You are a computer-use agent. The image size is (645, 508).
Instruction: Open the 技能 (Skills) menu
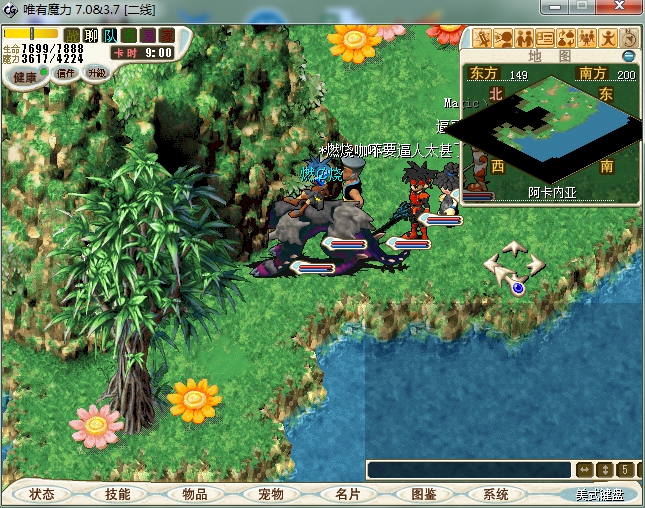117,494
